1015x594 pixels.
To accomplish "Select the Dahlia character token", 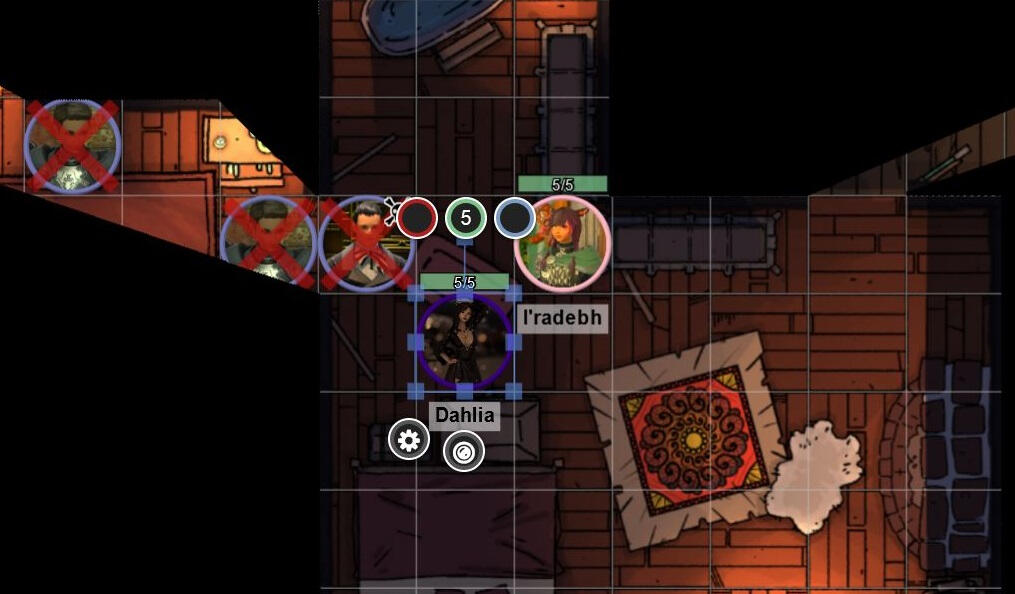I will (x=464, y=342).
